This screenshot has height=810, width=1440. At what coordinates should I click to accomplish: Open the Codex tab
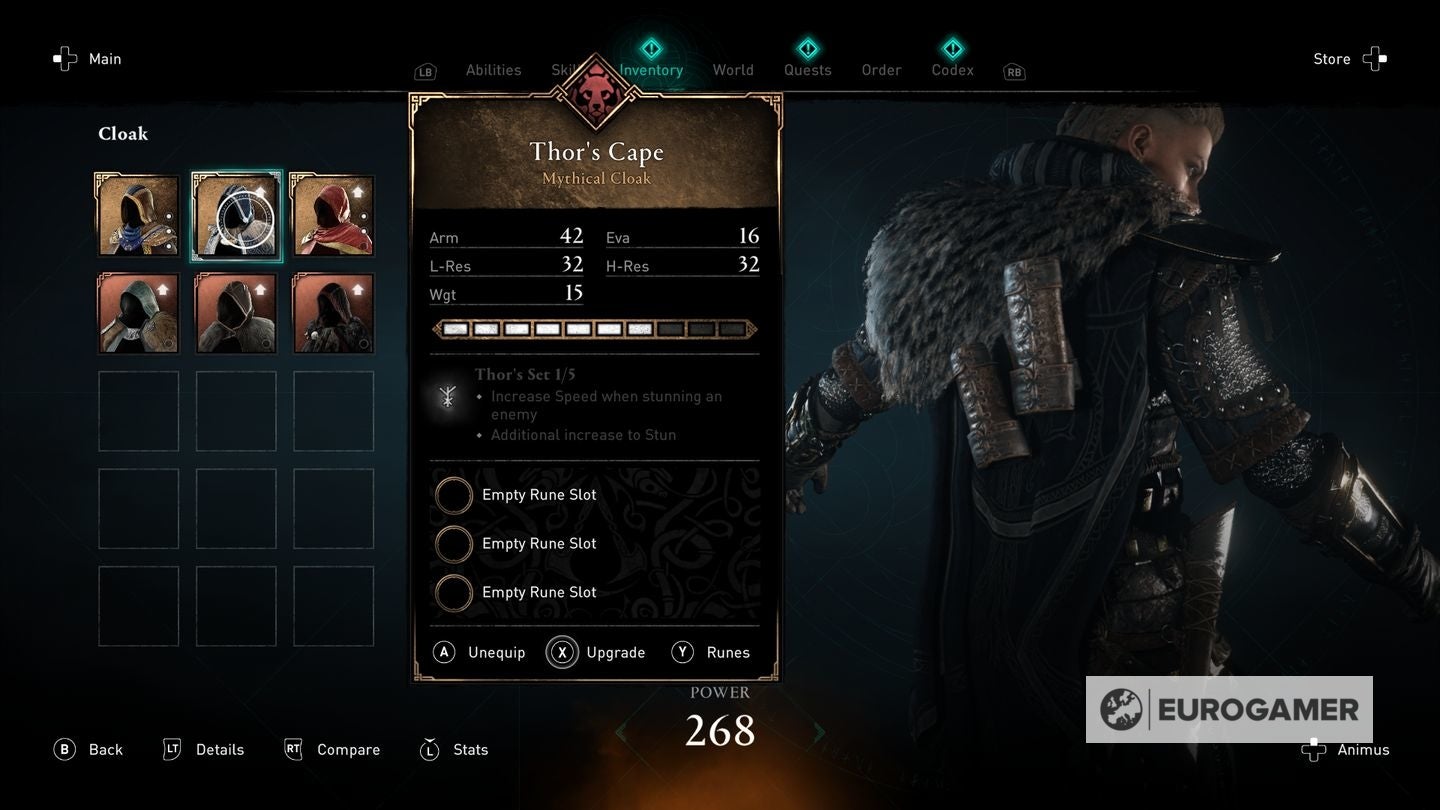click(951, 70)
